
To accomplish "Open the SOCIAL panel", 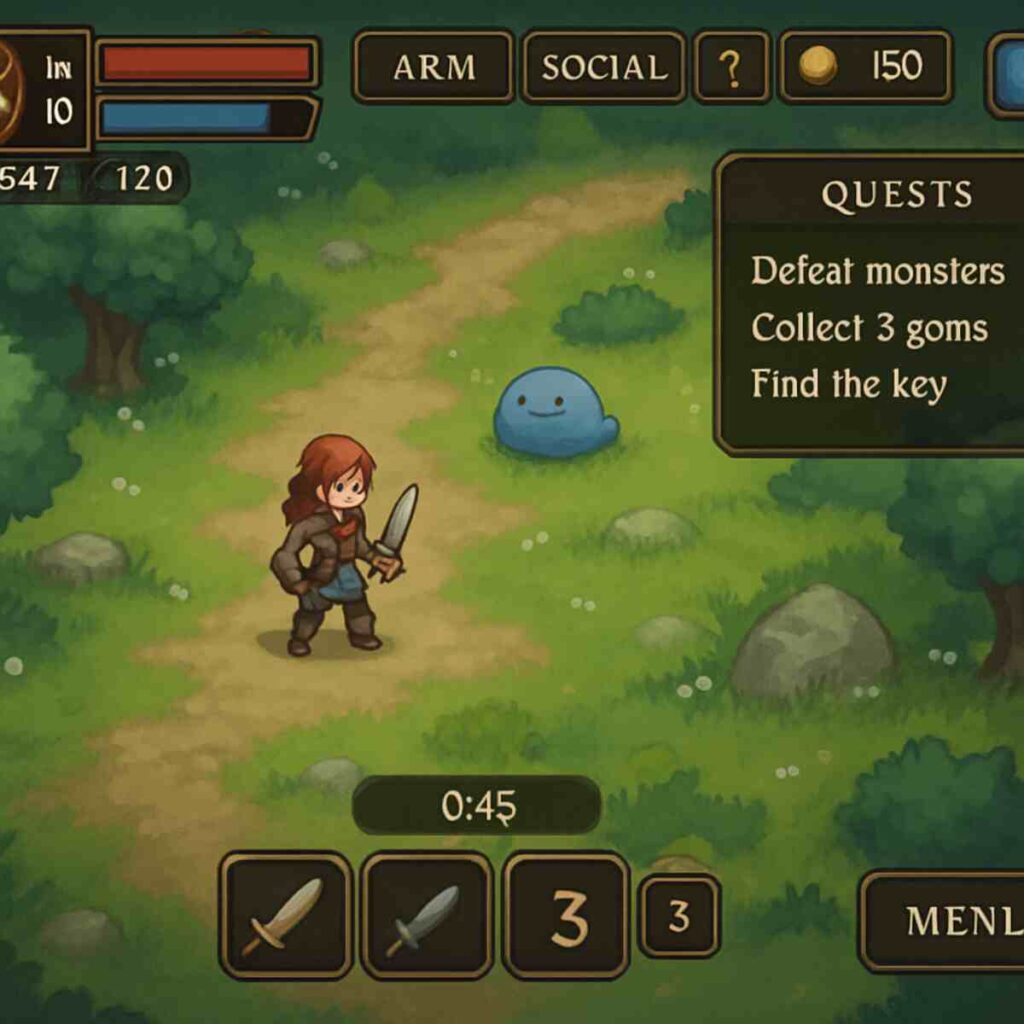I will [x=604, y=67].
